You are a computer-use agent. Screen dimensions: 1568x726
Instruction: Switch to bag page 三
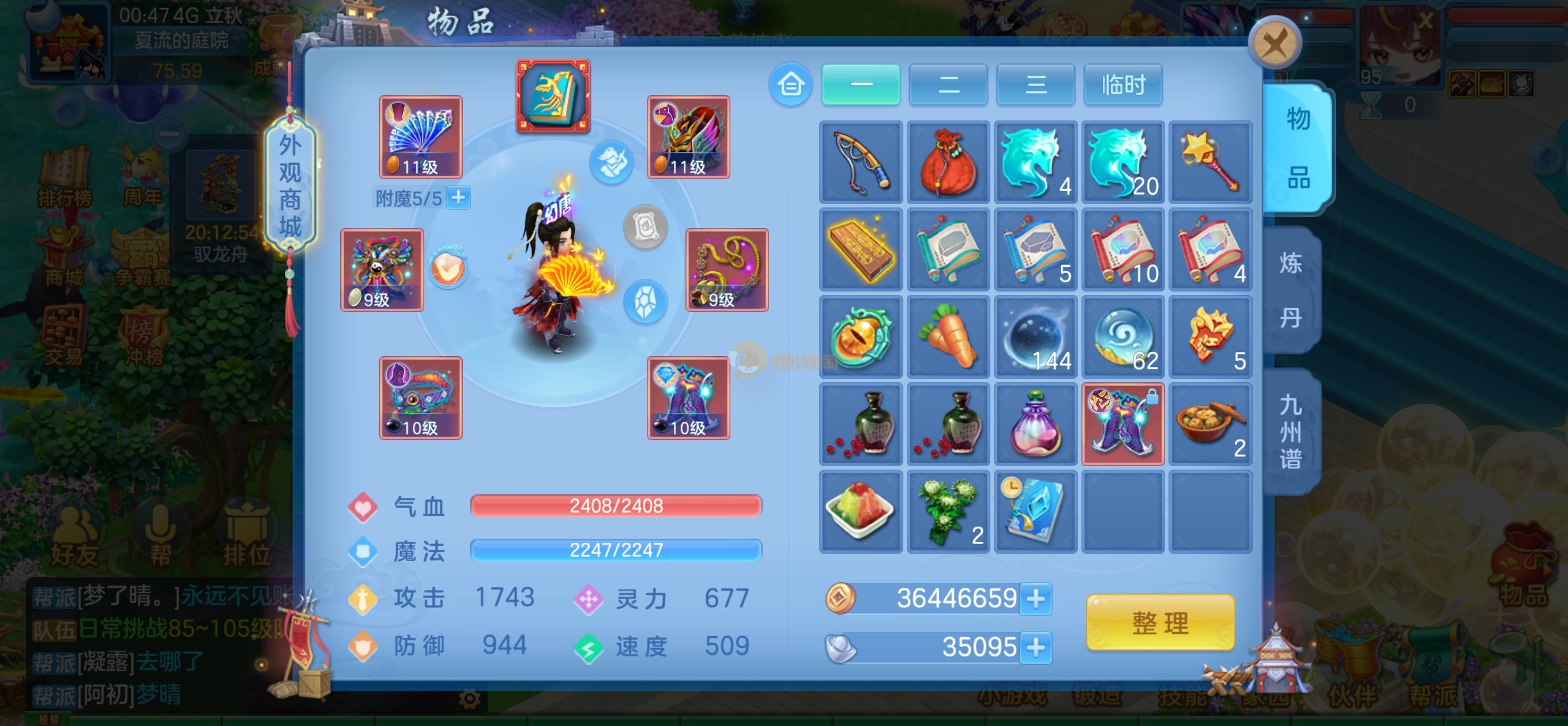coord(1035,85)
